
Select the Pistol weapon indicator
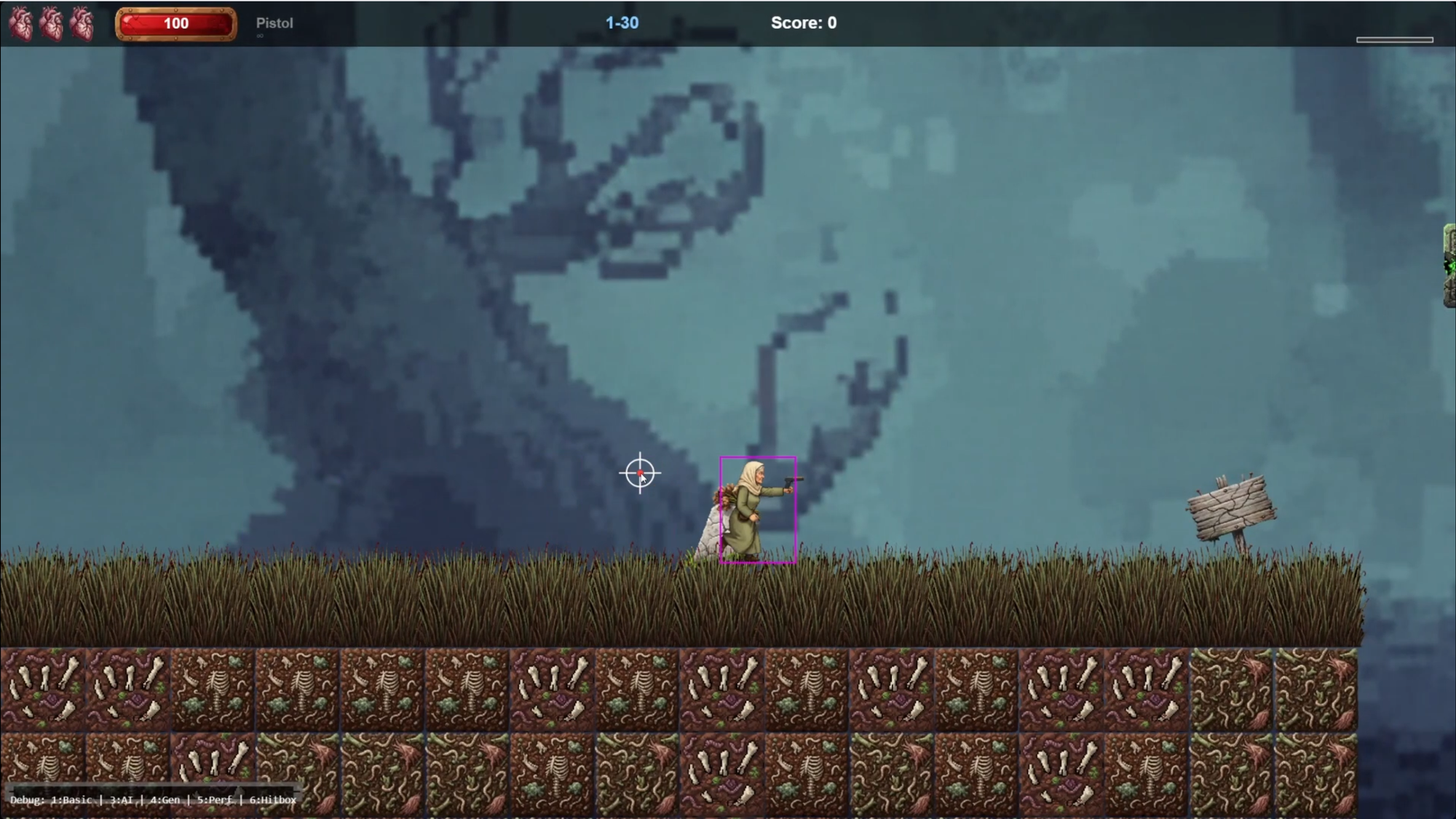(x=274, y=23)
